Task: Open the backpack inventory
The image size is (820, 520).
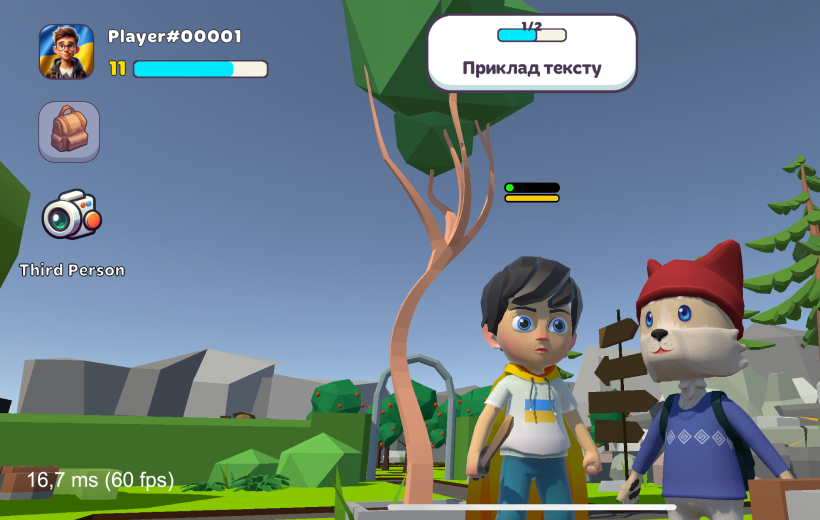Action: click(69, 131)
